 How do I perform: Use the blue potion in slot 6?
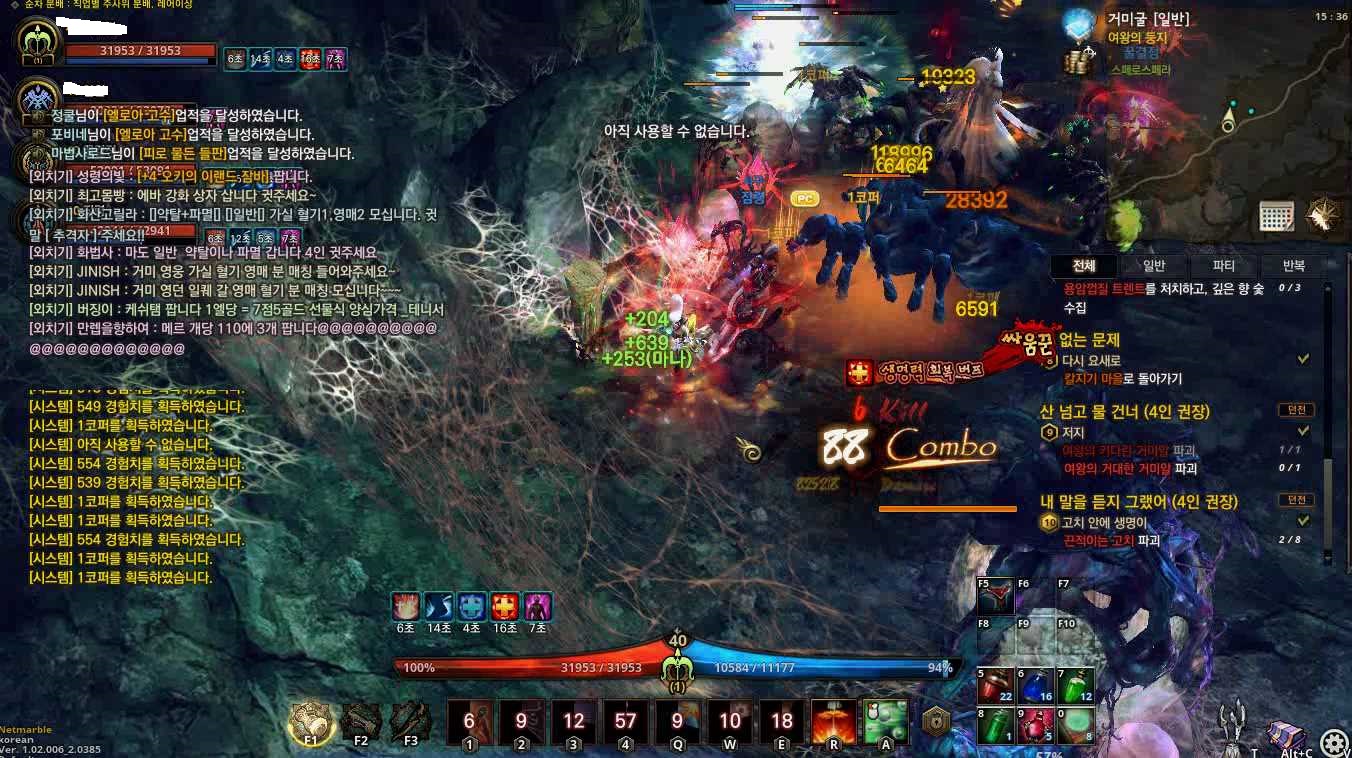(x=1035, y=686)
